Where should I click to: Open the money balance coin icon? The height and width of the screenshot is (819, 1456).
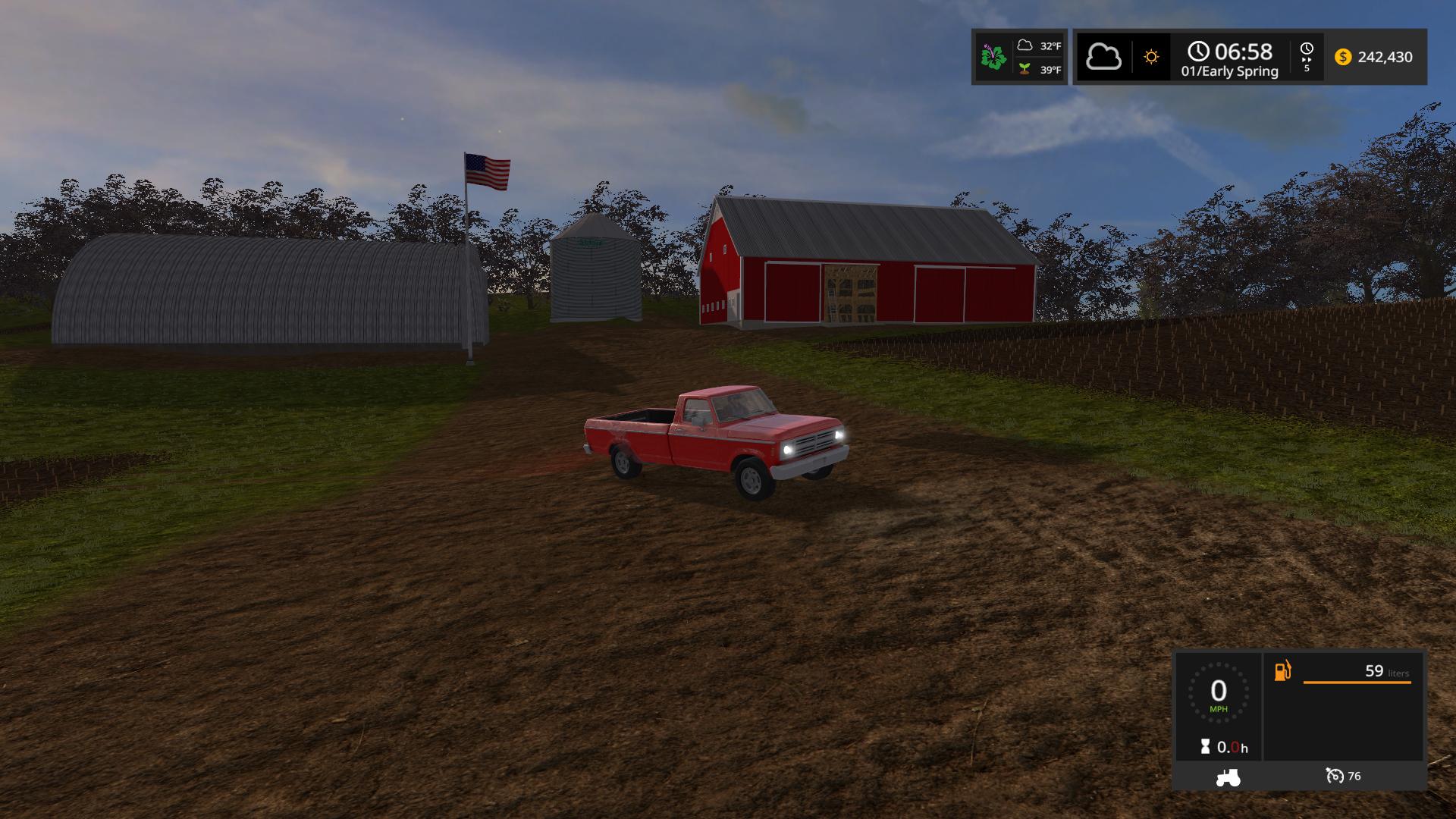coord(1343,57)
